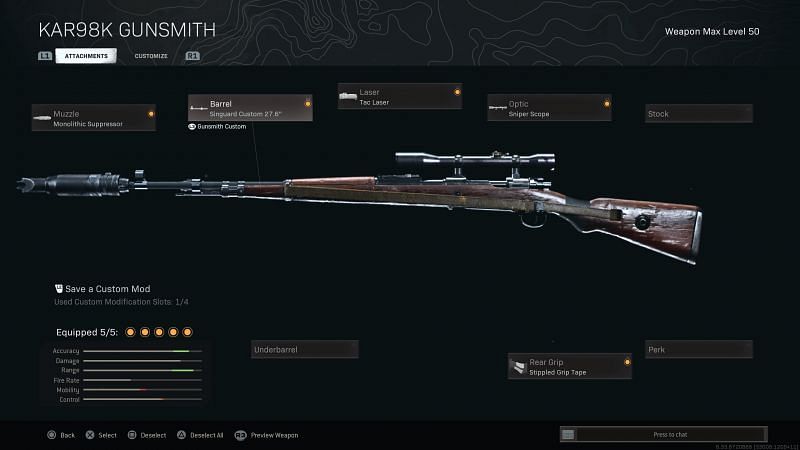Select the Optic Sniper Scope slot

pos(549,108)
